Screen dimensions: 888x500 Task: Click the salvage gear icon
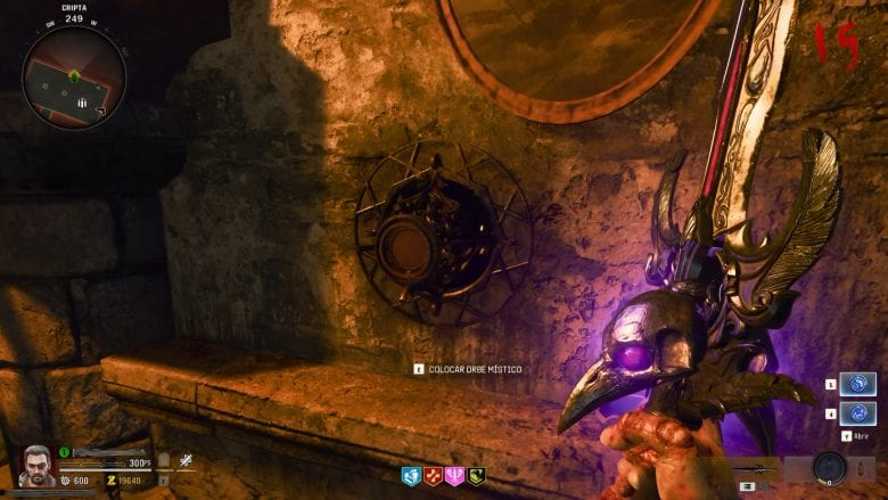(x=64, y=480)
